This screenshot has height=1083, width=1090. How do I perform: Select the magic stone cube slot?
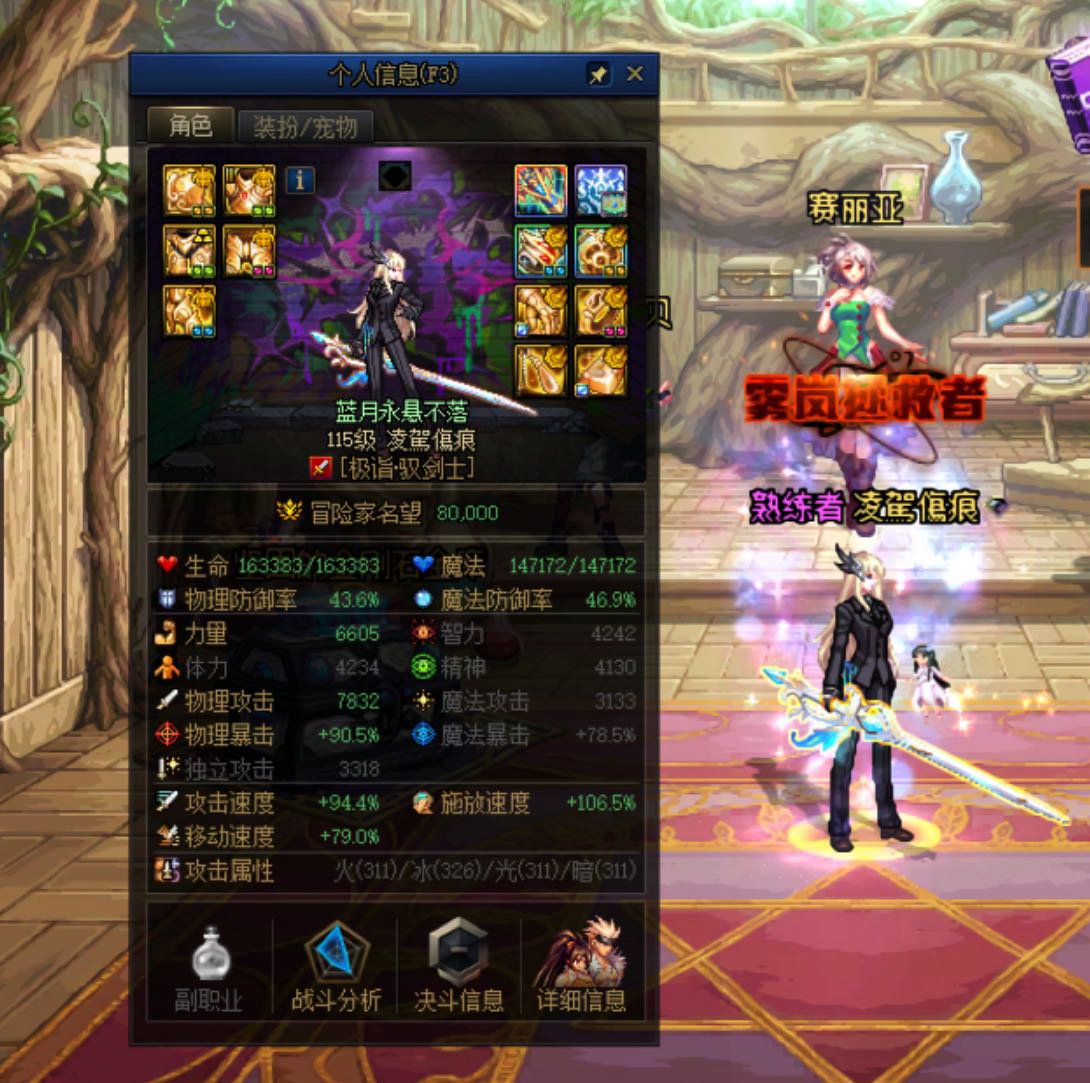click(600, 370)
